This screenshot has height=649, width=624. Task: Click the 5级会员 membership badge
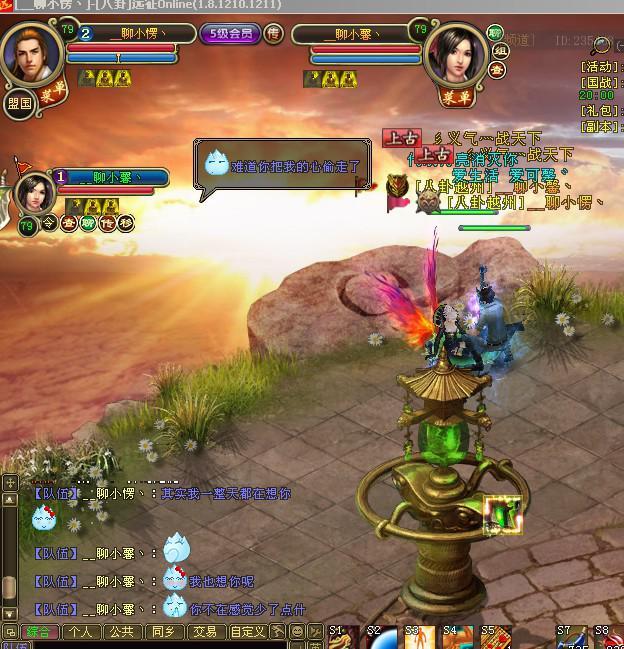point(229,34)
